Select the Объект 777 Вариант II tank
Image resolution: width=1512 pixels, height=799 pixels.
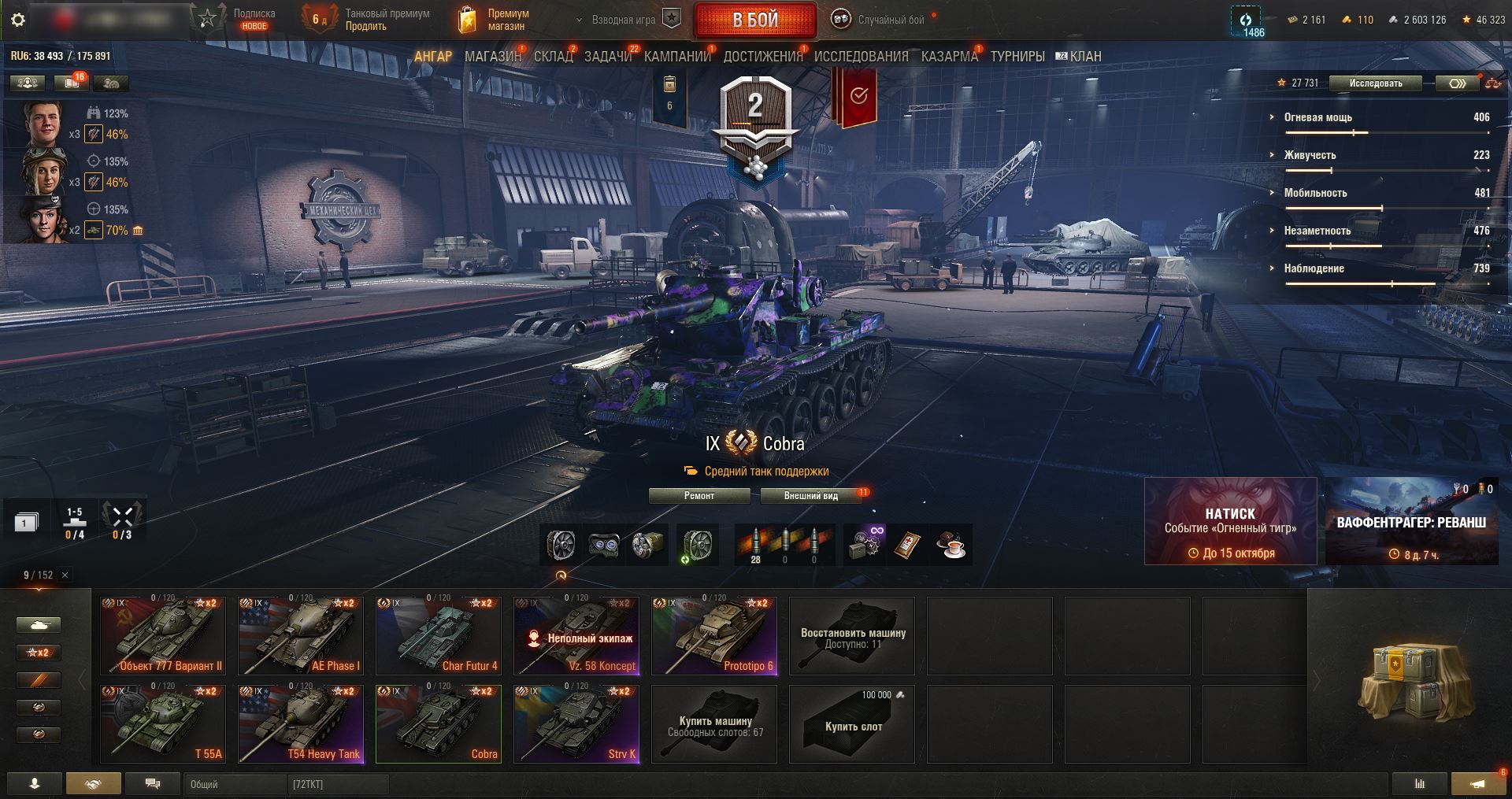[x=163, y=636]
